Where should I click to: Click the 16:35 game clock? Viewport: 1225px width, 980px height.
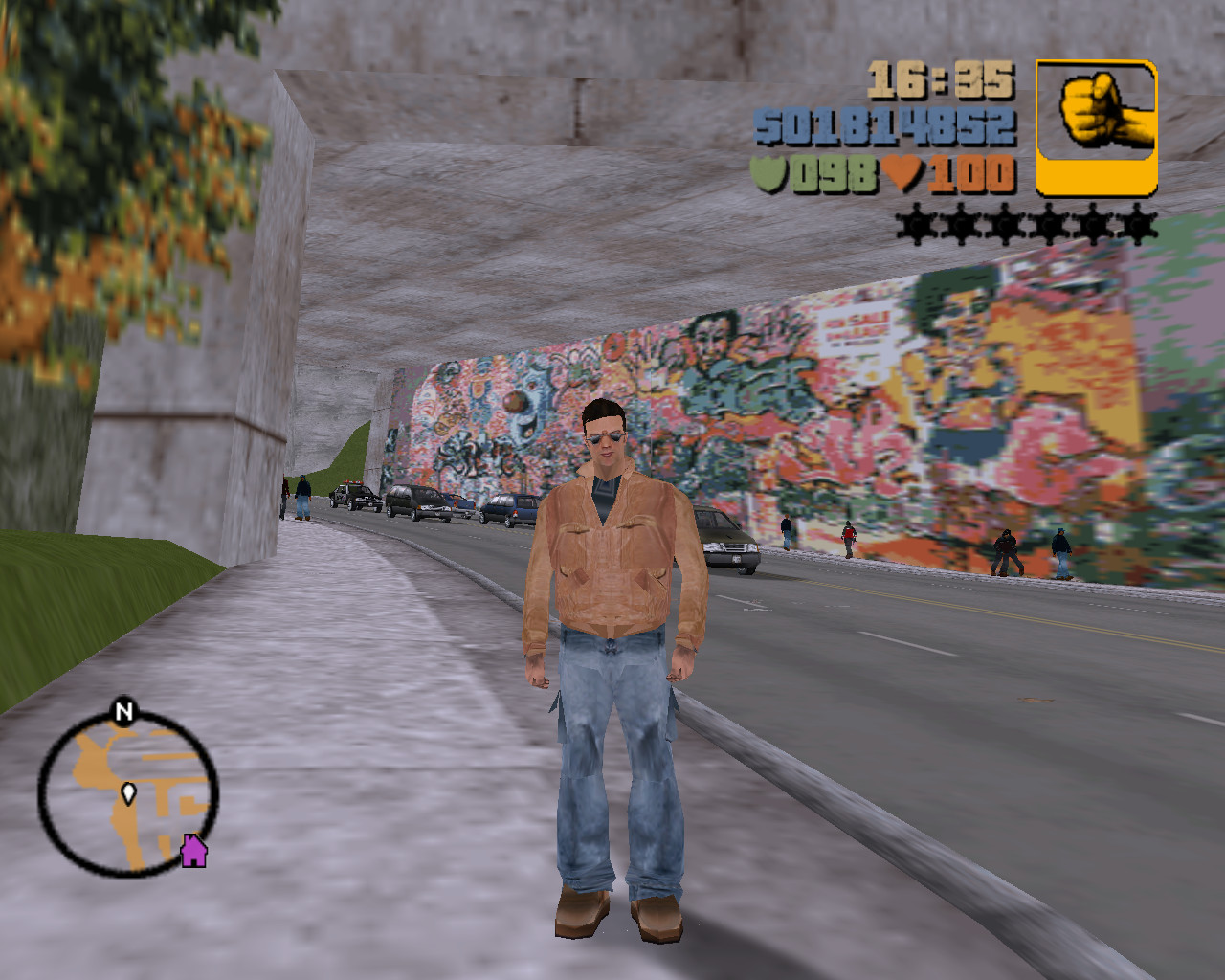(x=943, y=78)
